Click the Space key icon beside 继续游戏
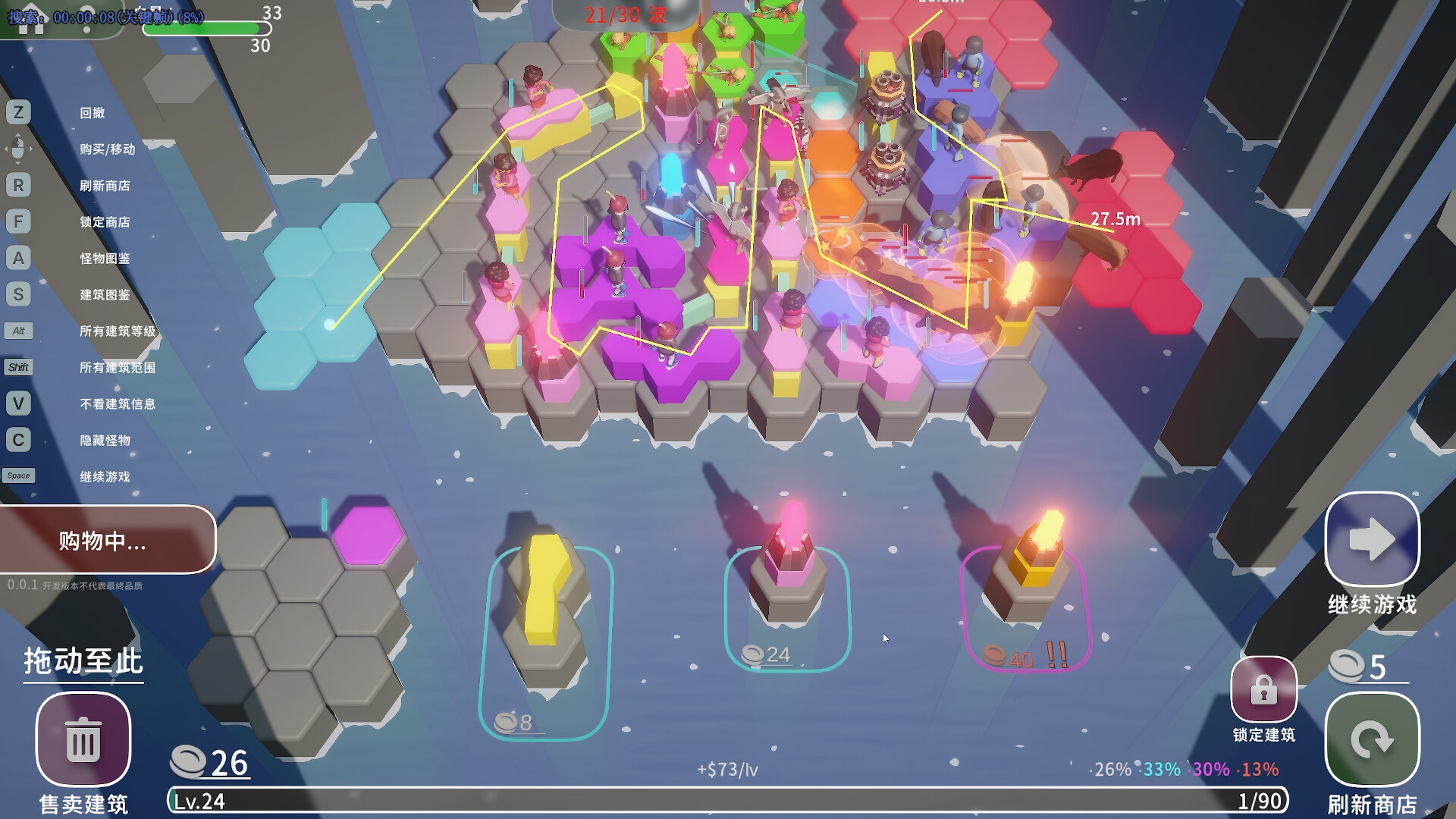Image resolution: width=1456 pixels, height=819 pixels. point(19,475)
